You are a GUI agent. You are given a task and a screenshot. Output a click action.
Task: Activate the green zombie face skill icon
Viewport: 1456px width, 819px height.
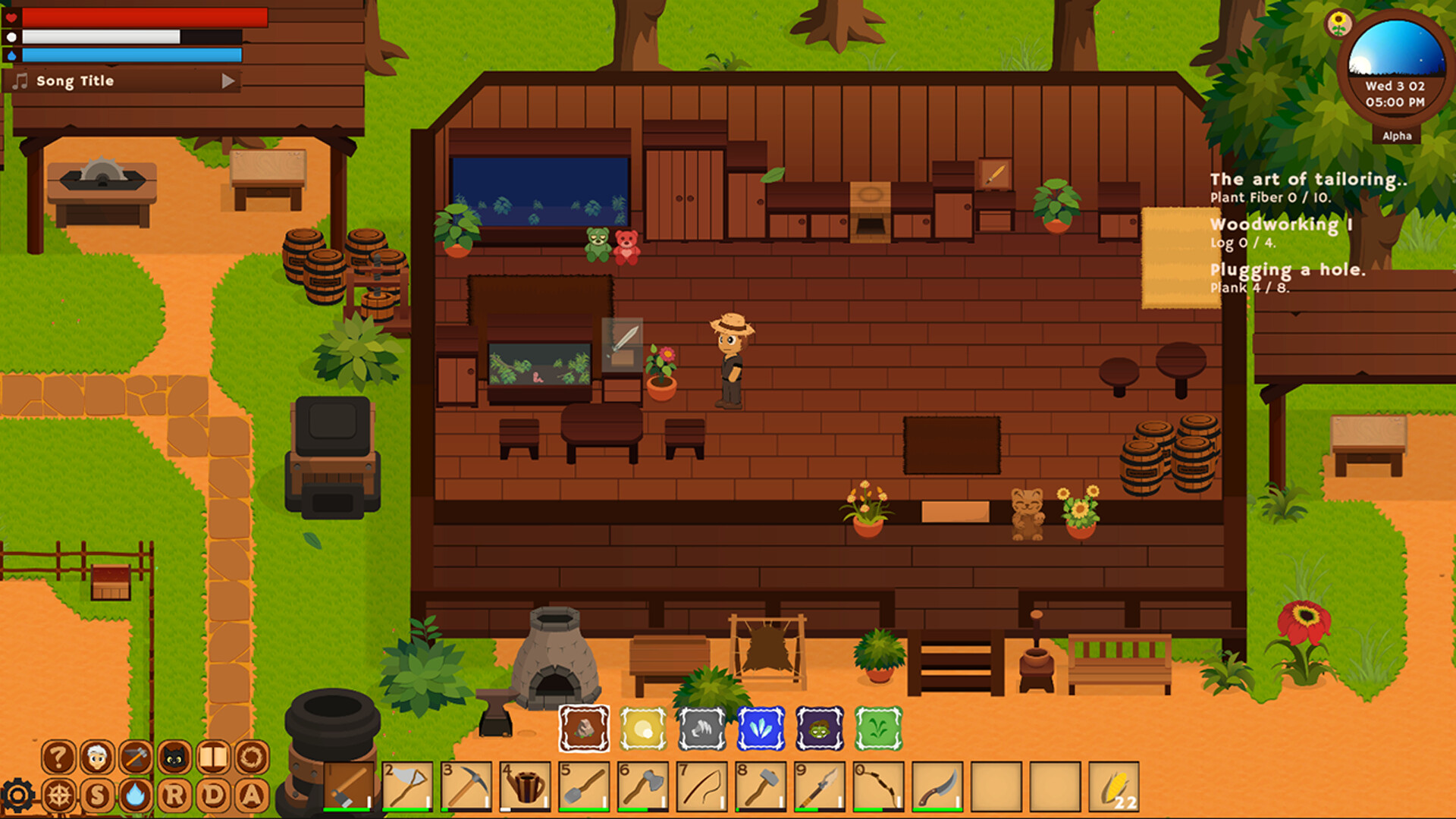820,729
